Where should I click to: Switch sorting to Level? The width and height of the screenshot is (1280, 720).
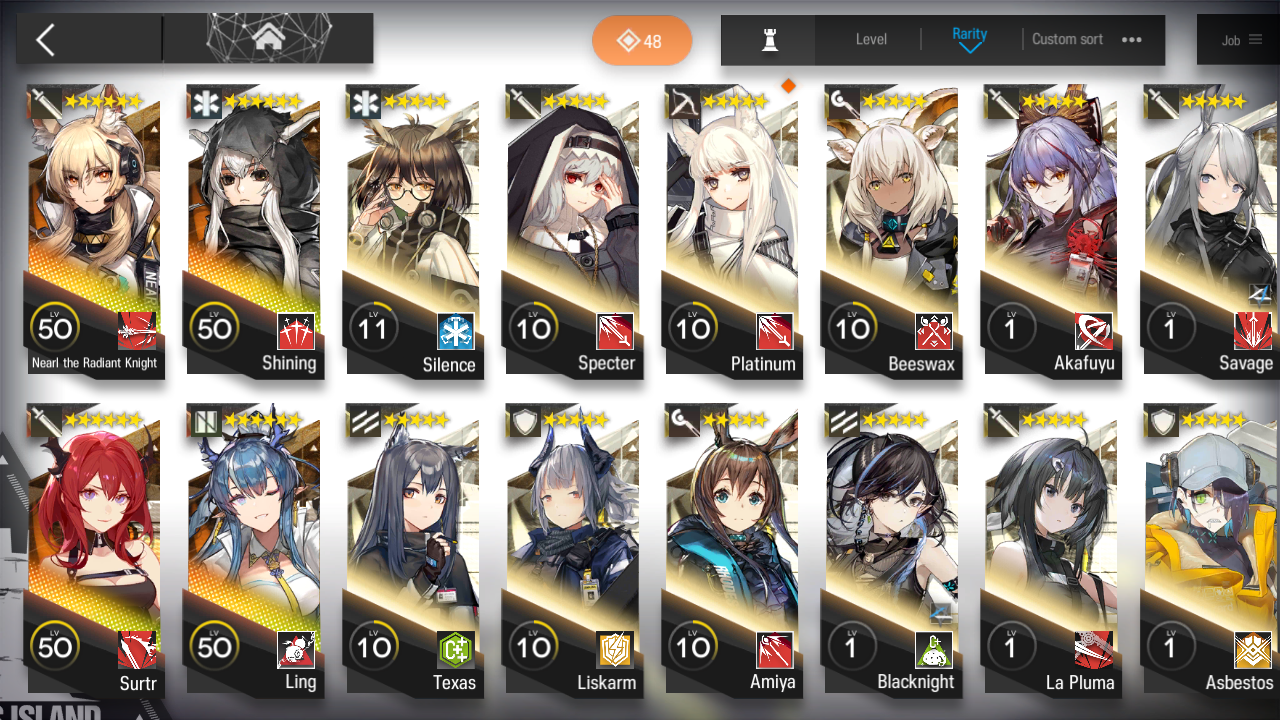coord(869,40)
